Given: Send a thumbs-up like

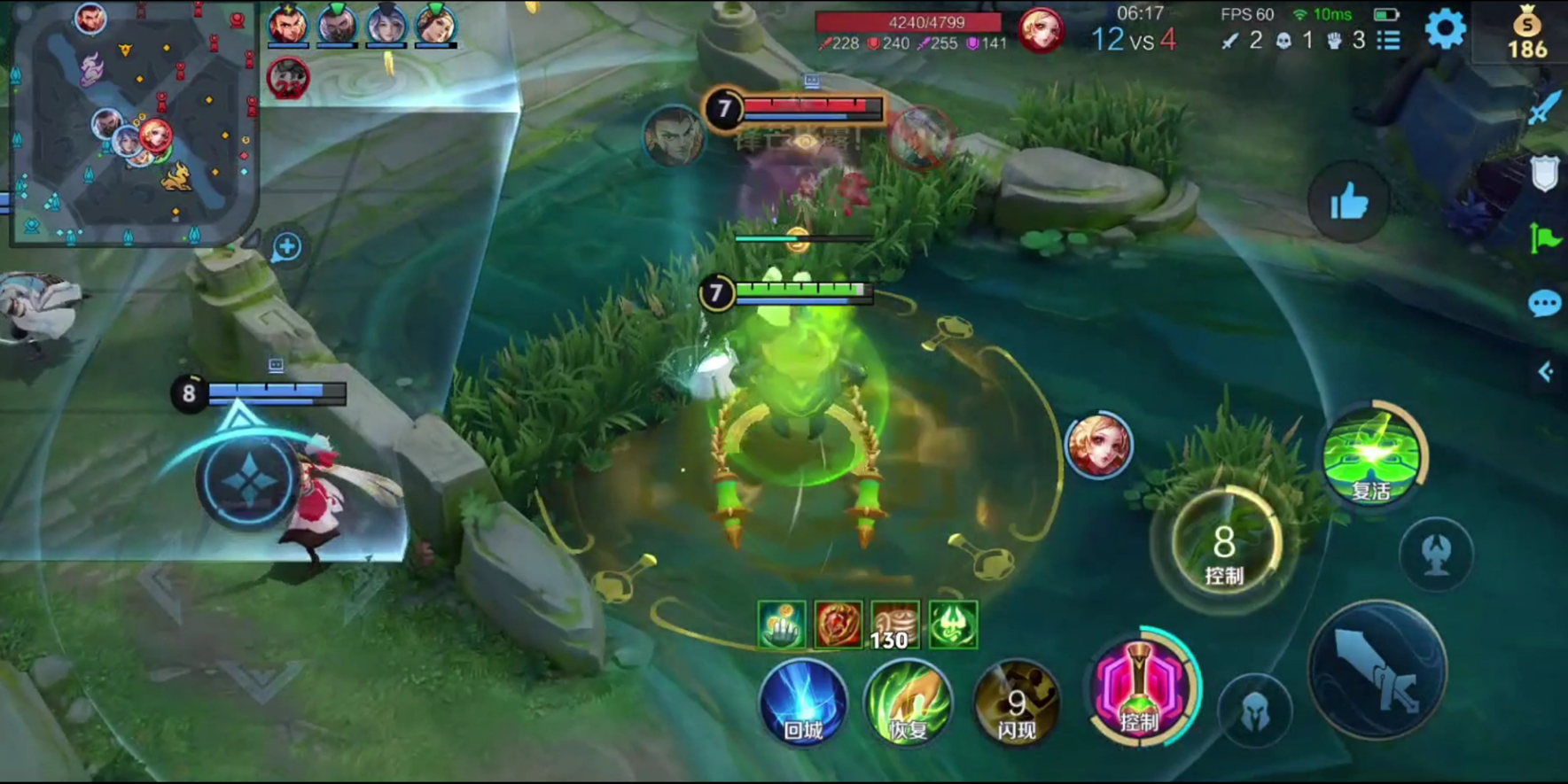Looking at the screenshot, I should [x=1348, y=203].
